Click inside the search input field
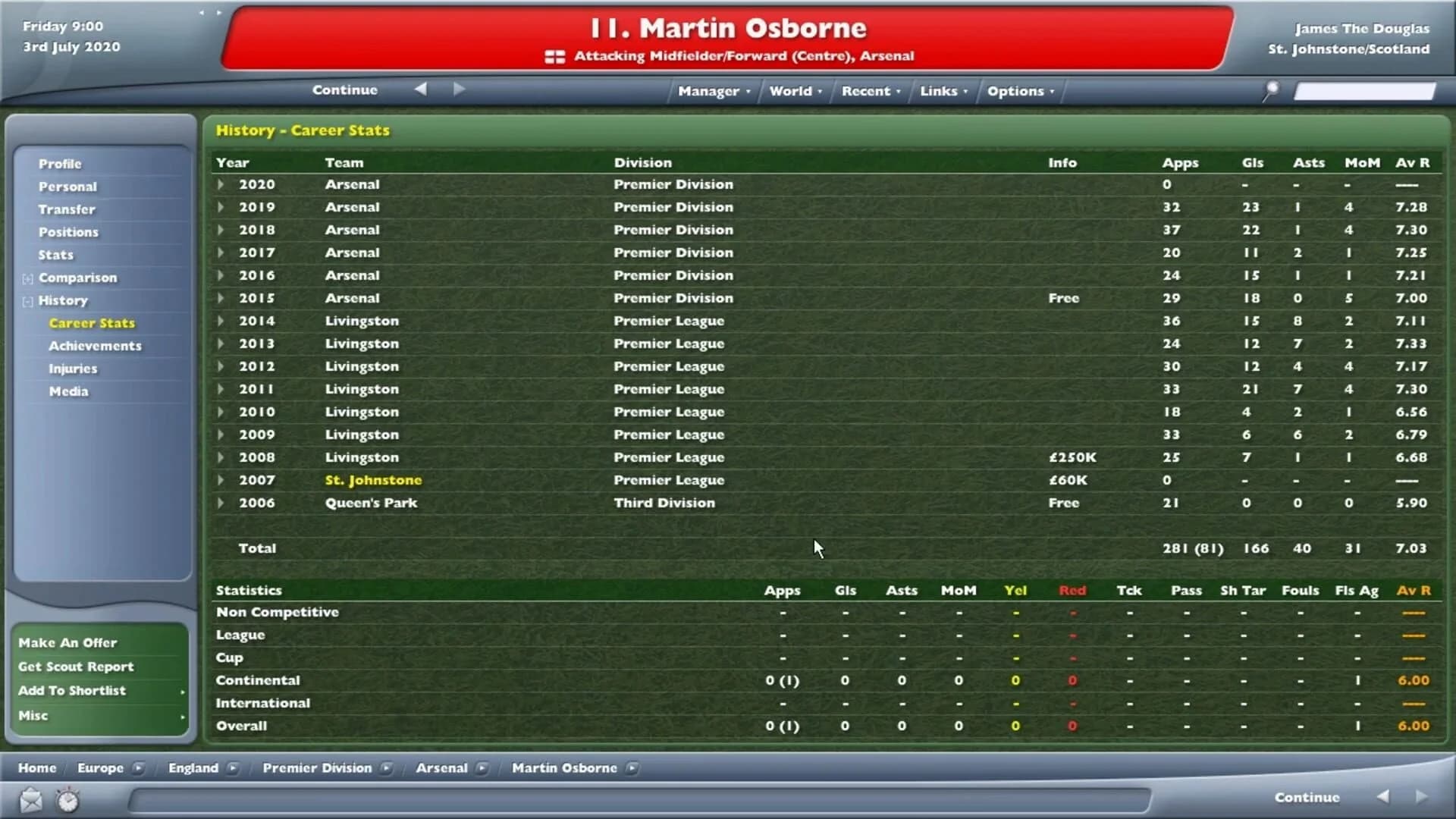 pos(1365,90)
